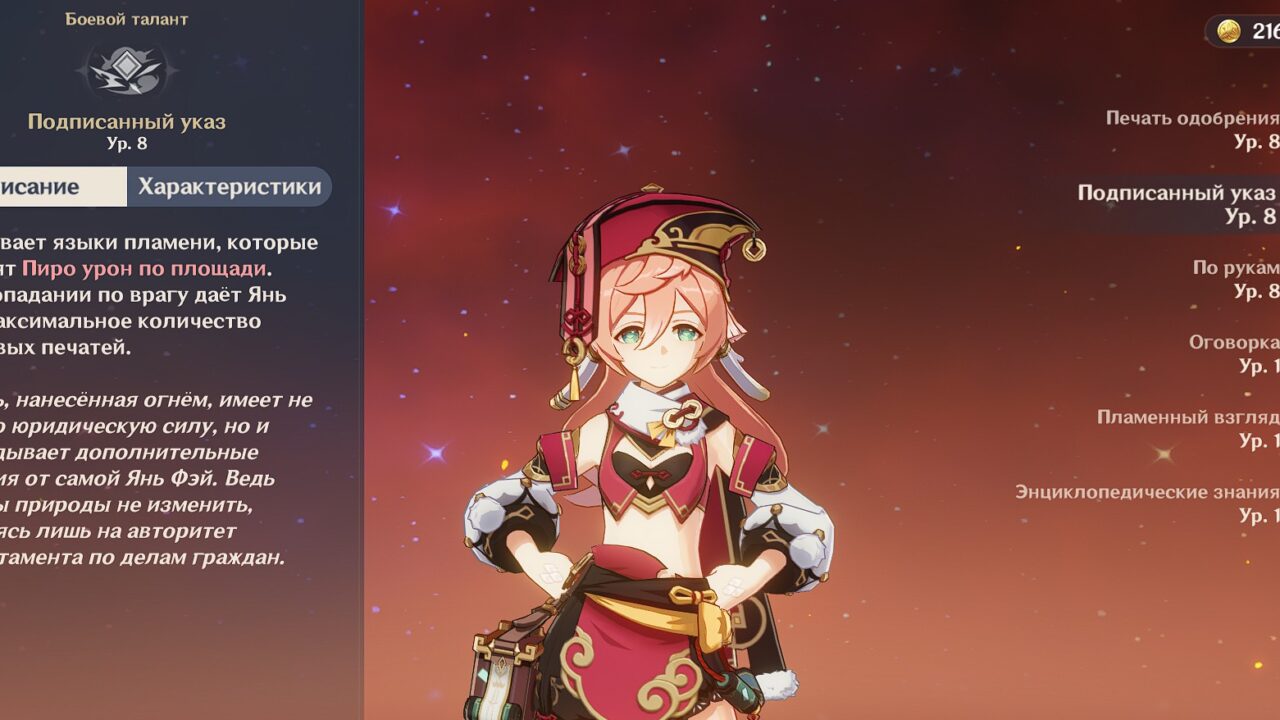Click the Подписанный указ talent emblem icon
The width and height of the screenshot is (1280, 720).
click(126, 68)
